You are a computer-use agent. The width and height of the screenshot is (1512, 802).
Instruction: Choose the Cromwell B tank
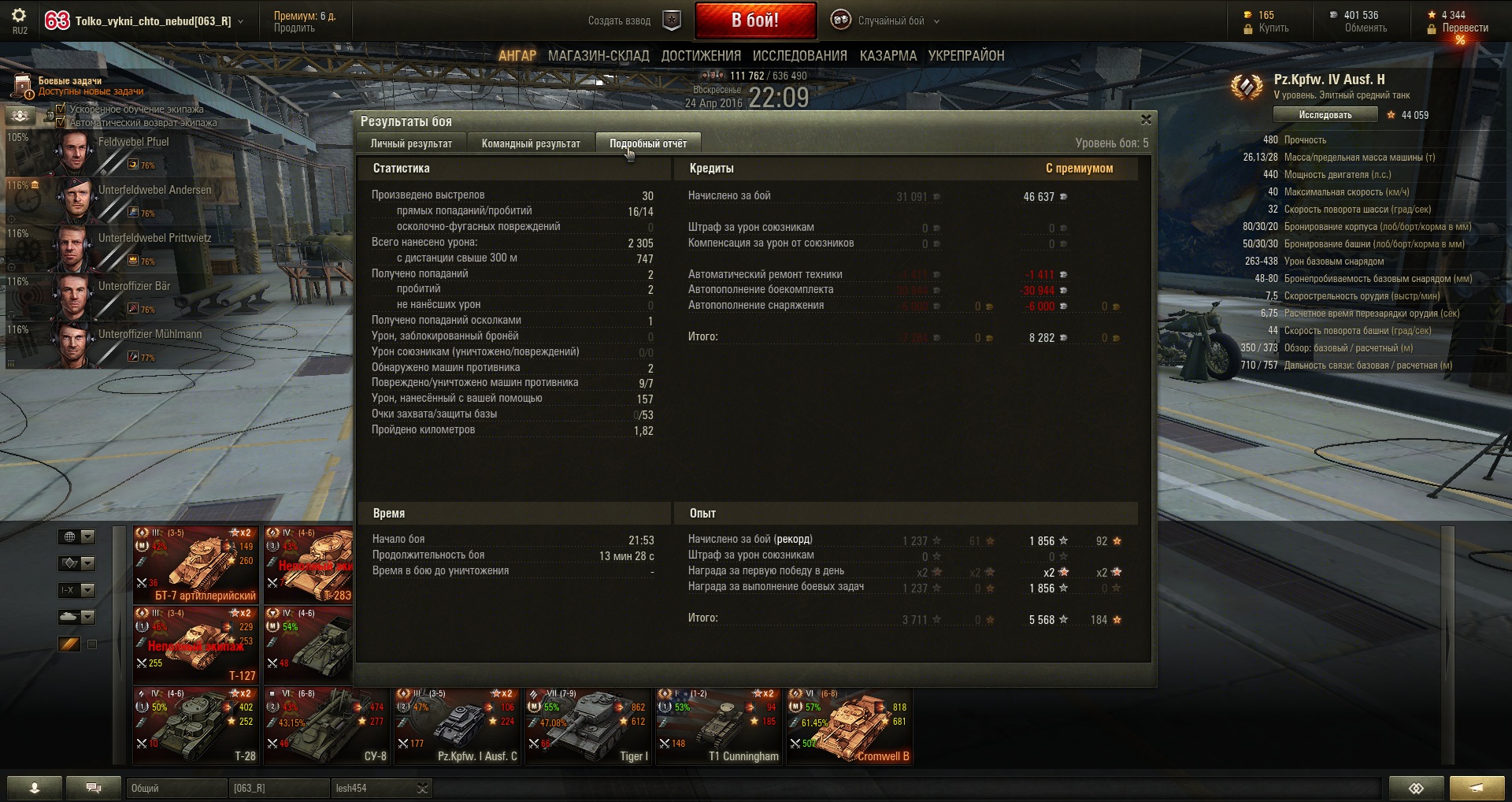point(850,726)
